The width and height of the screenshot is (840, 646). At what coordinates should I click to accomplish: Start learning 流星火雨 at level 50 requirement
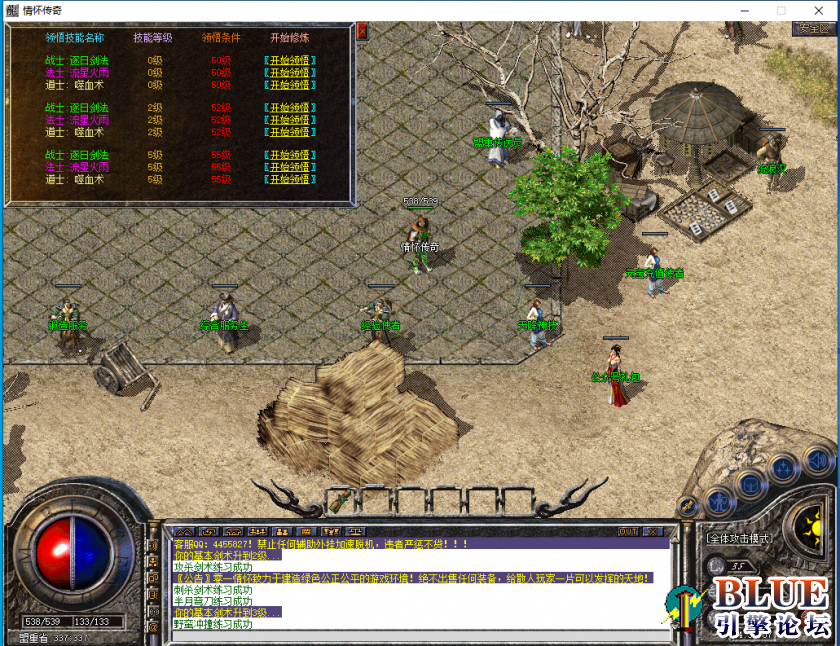(290, 73)
